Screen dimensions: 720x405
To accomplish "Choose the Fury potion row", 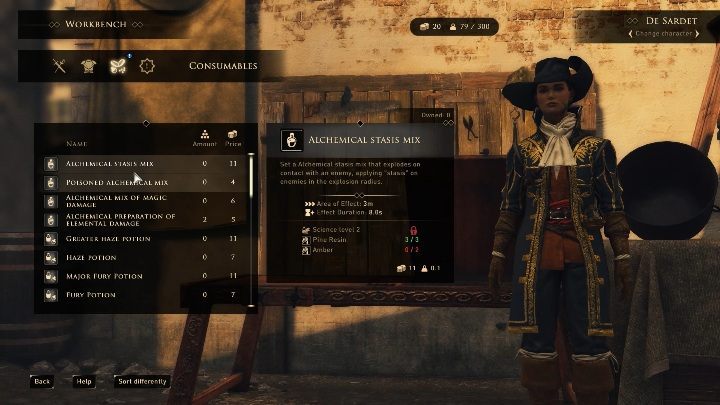I will (91, 295).
